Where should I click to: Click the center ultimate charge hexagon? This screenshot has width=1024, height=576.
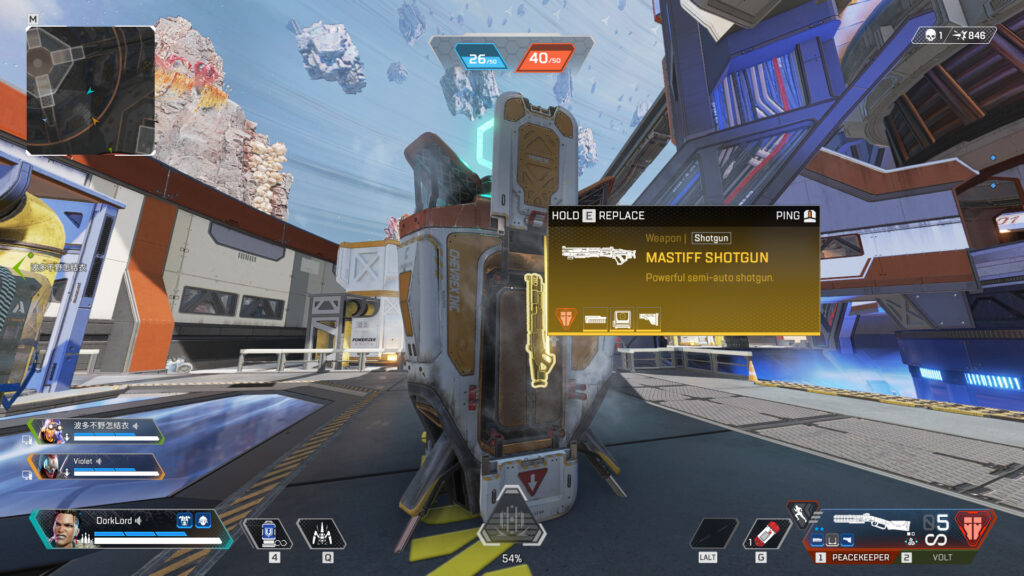[511, 520]
